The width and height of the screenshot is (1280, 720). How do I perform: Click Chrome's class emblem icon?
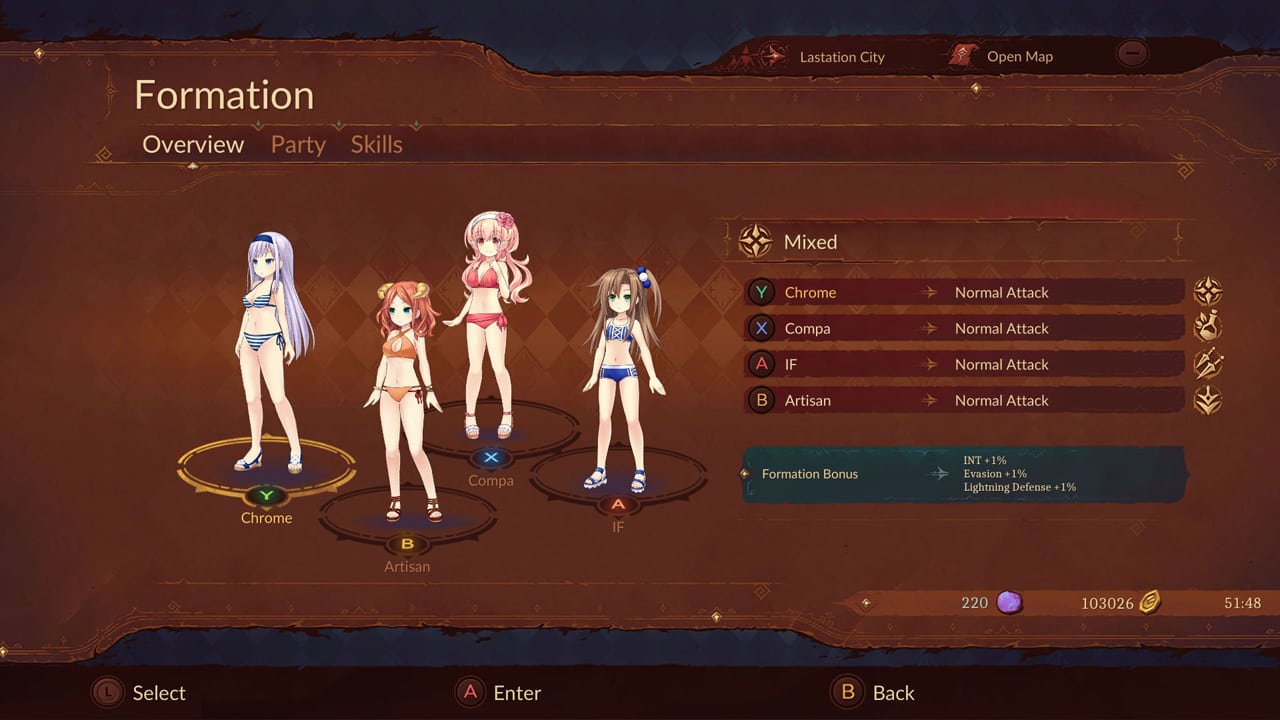1209,291
